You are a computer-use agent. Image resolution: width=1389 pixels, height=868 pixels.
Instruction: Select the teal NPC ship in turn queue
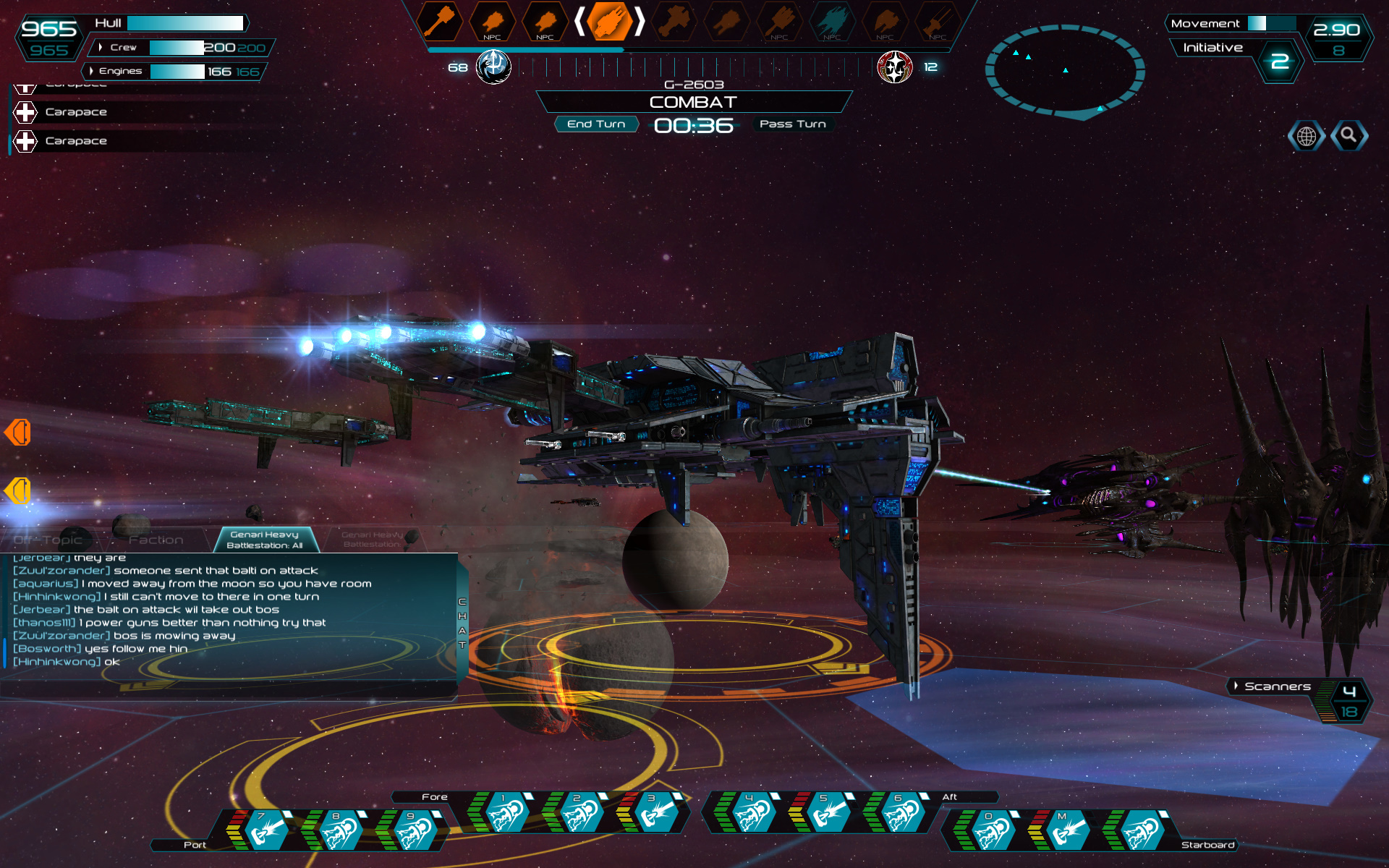coord(831,22)
